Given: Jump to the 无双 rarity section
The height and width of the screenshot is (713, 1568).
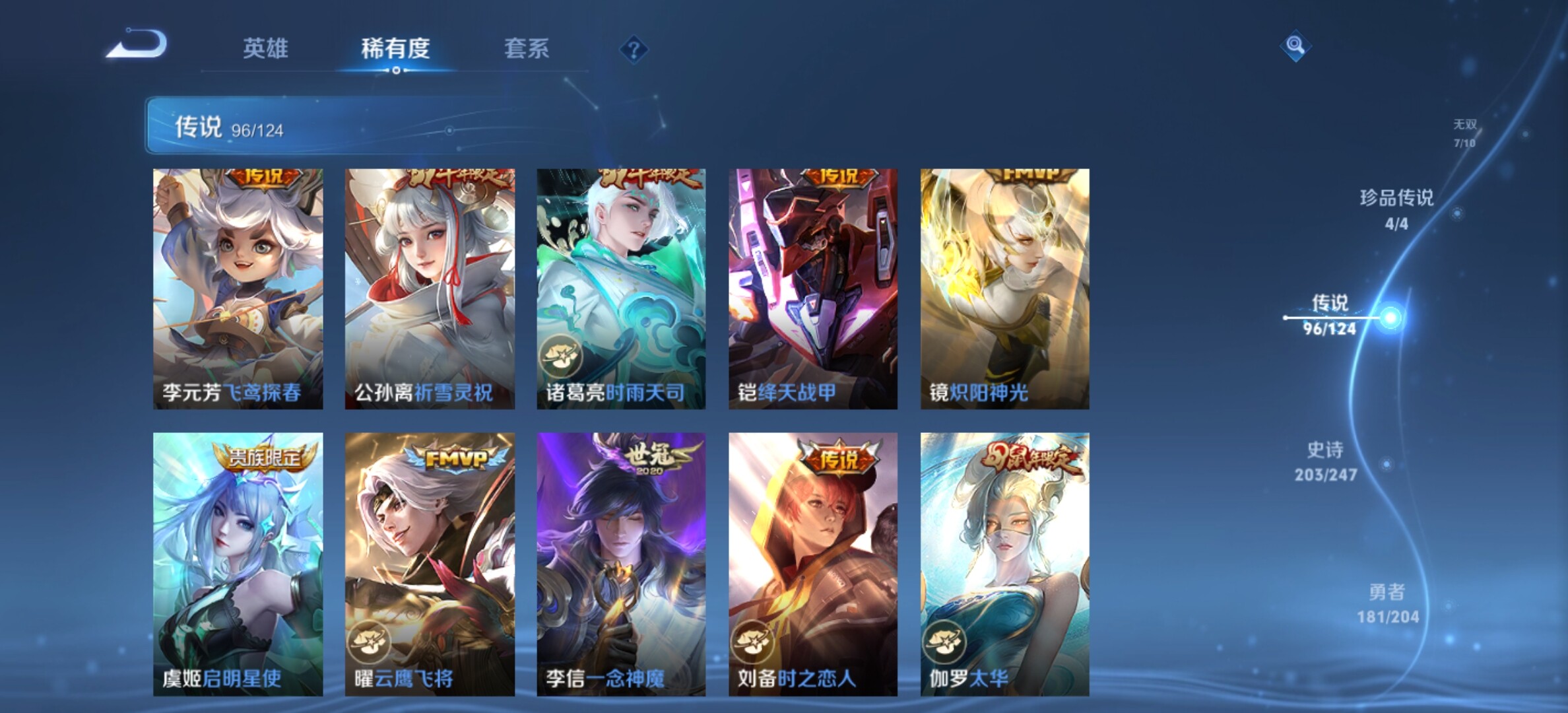Looking at the screenshot, I should (1464, 133).
